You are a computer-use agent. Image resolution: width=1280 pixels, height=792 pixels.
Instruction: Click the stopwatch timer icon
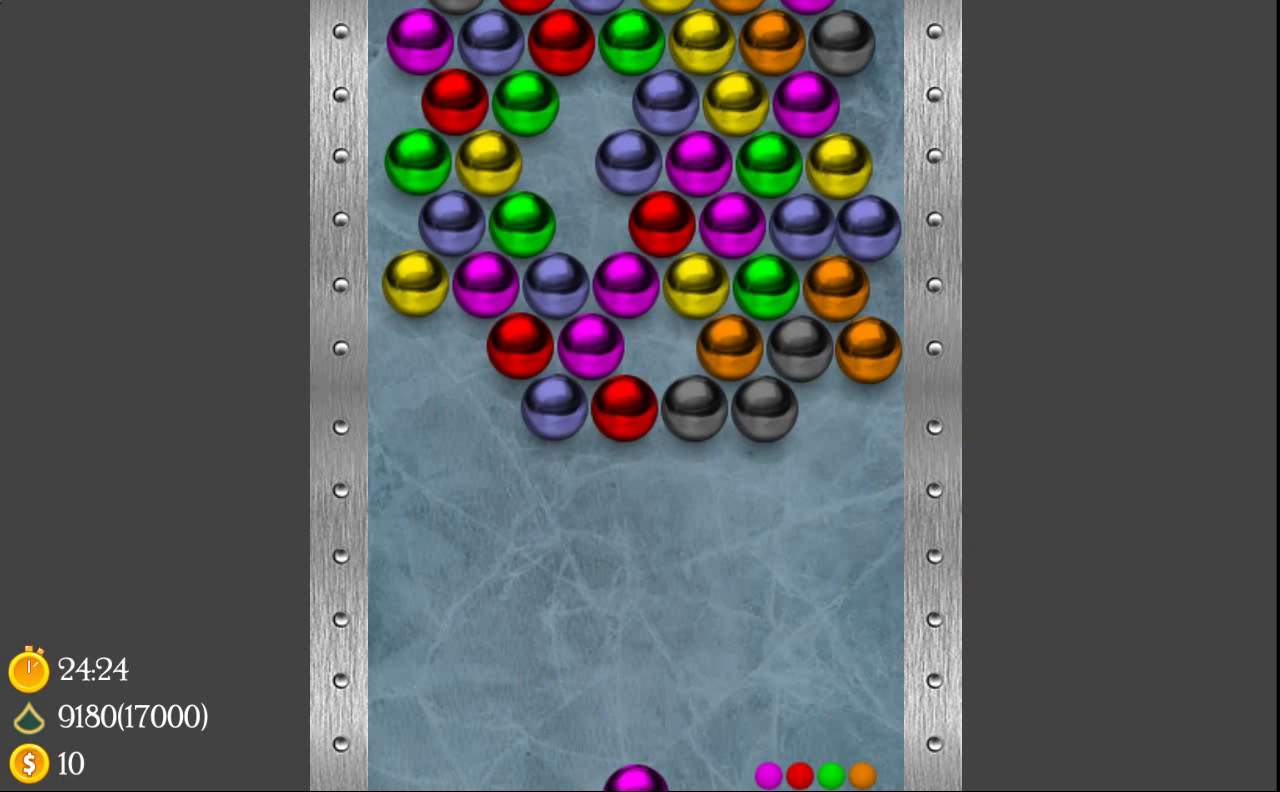[29, 670]
